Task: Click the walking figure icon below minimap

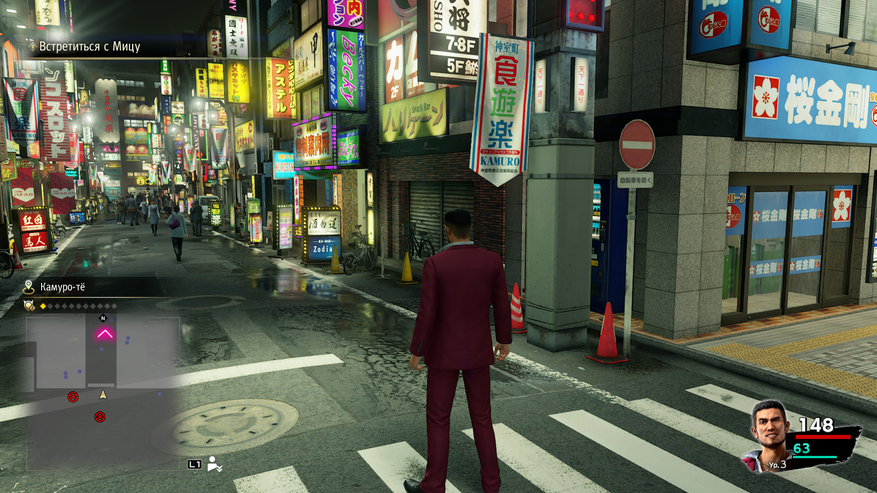Action: [x=213, y=463]
